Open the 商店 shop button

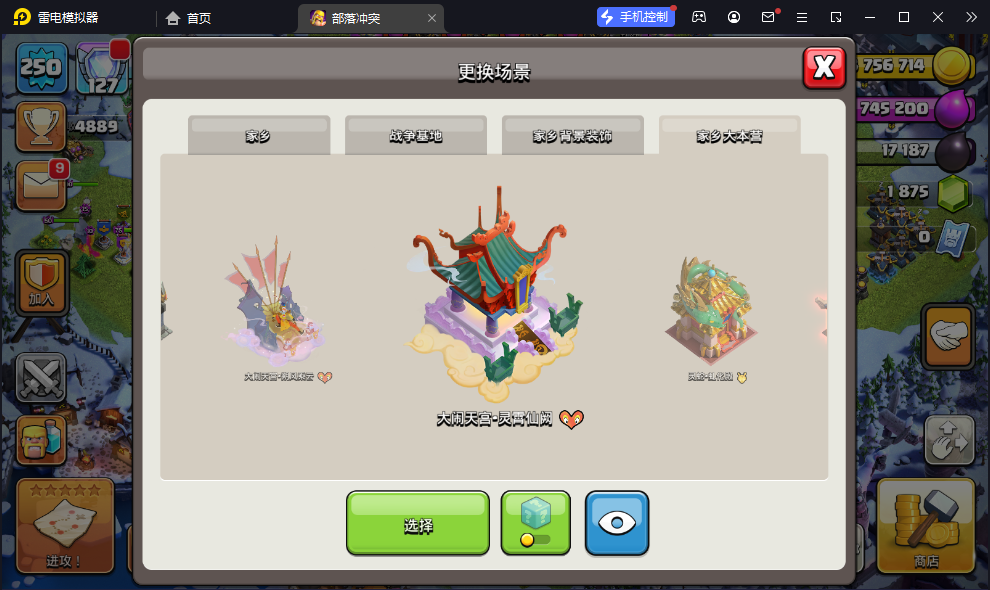click(926, 525)
